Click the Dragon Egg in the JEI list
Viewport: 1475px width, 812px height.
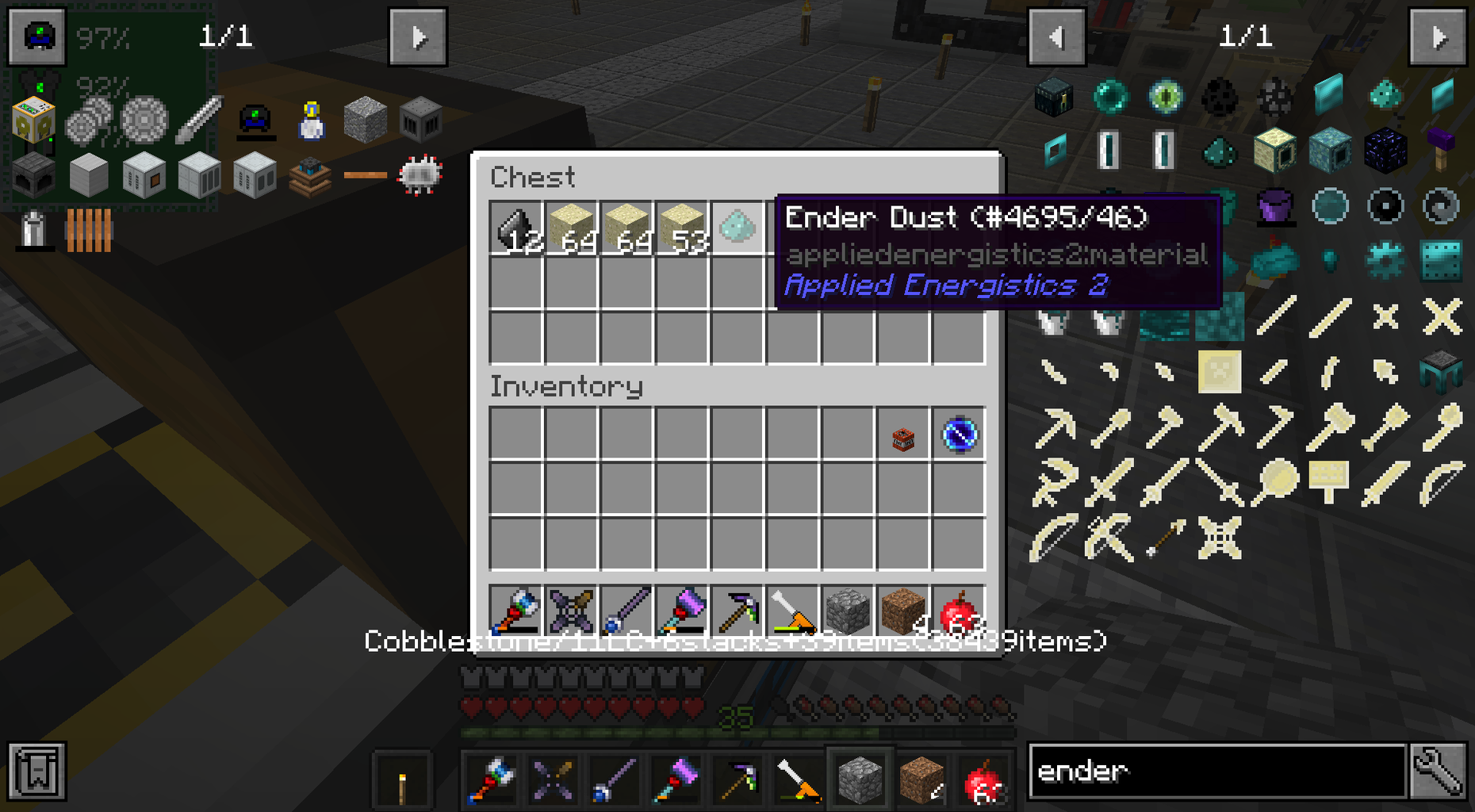point(1220,97)
